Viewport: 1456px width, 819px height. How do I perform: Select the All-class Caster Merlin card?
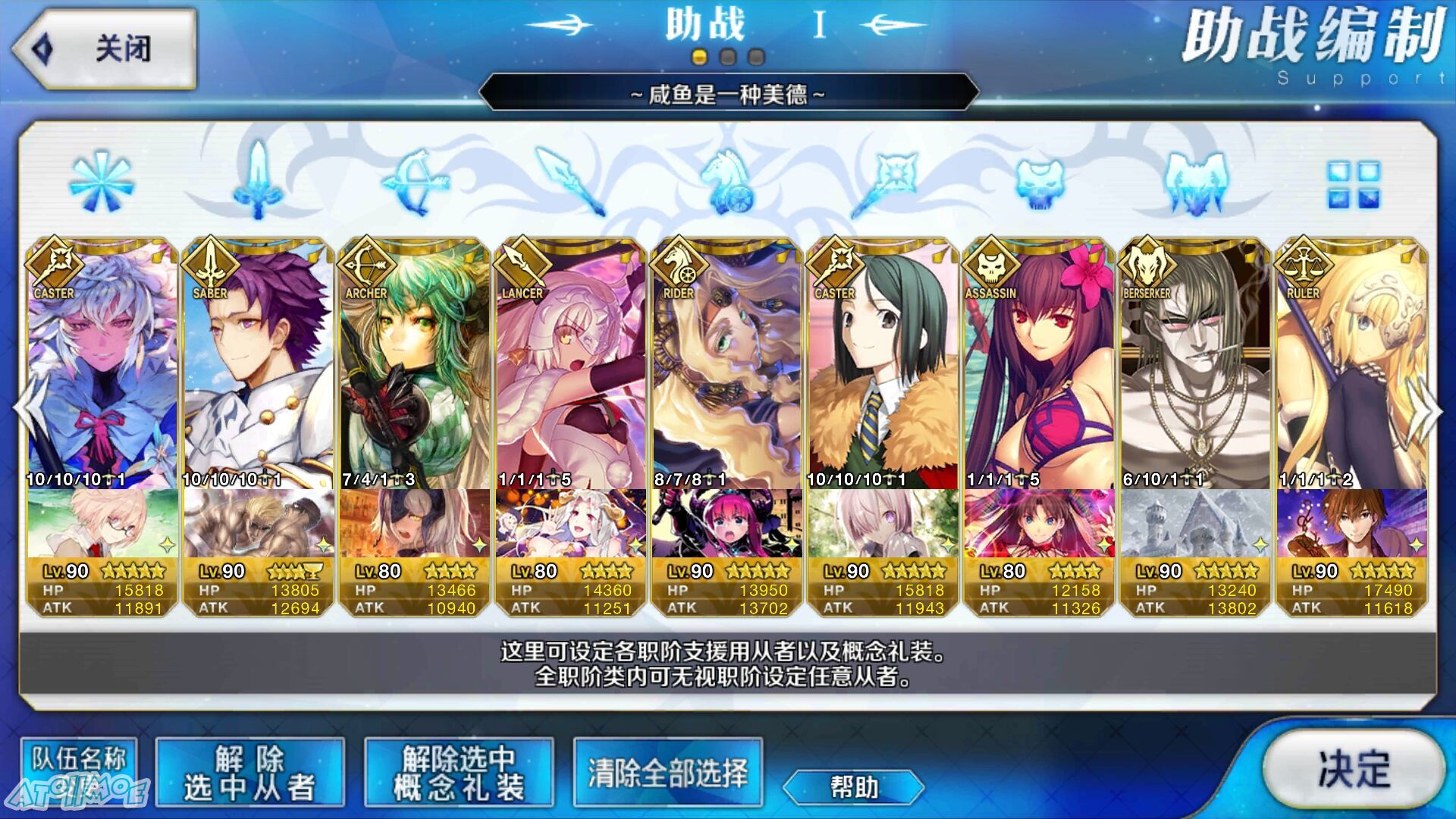point(102,364)
